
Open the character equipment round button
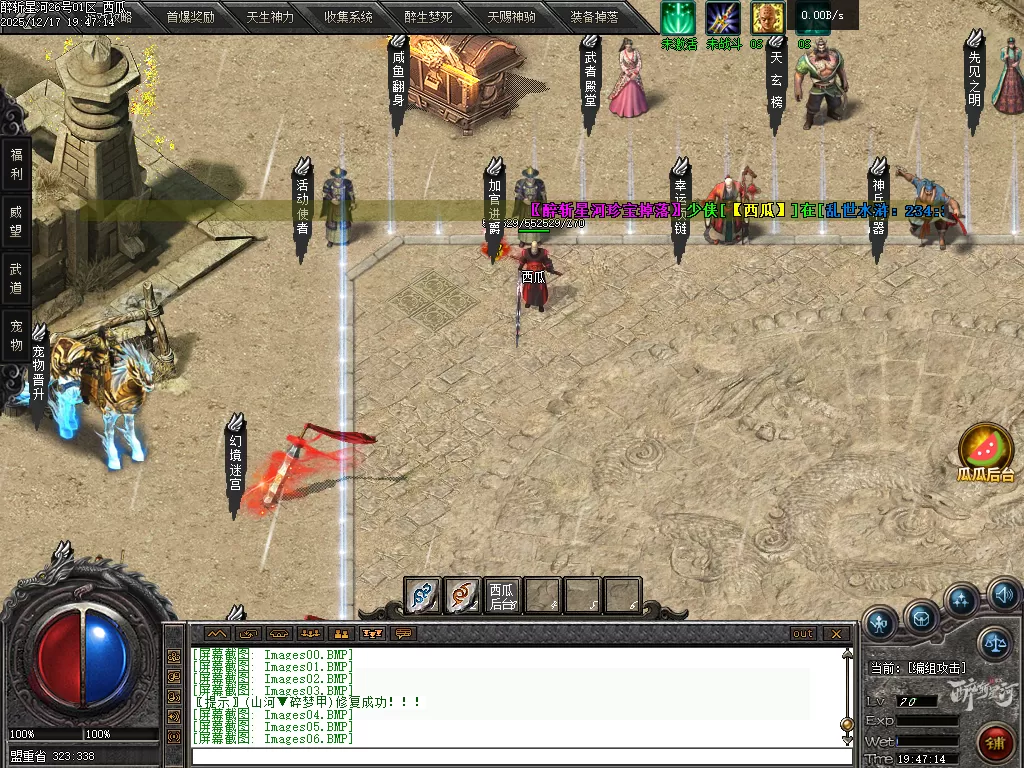881,623
